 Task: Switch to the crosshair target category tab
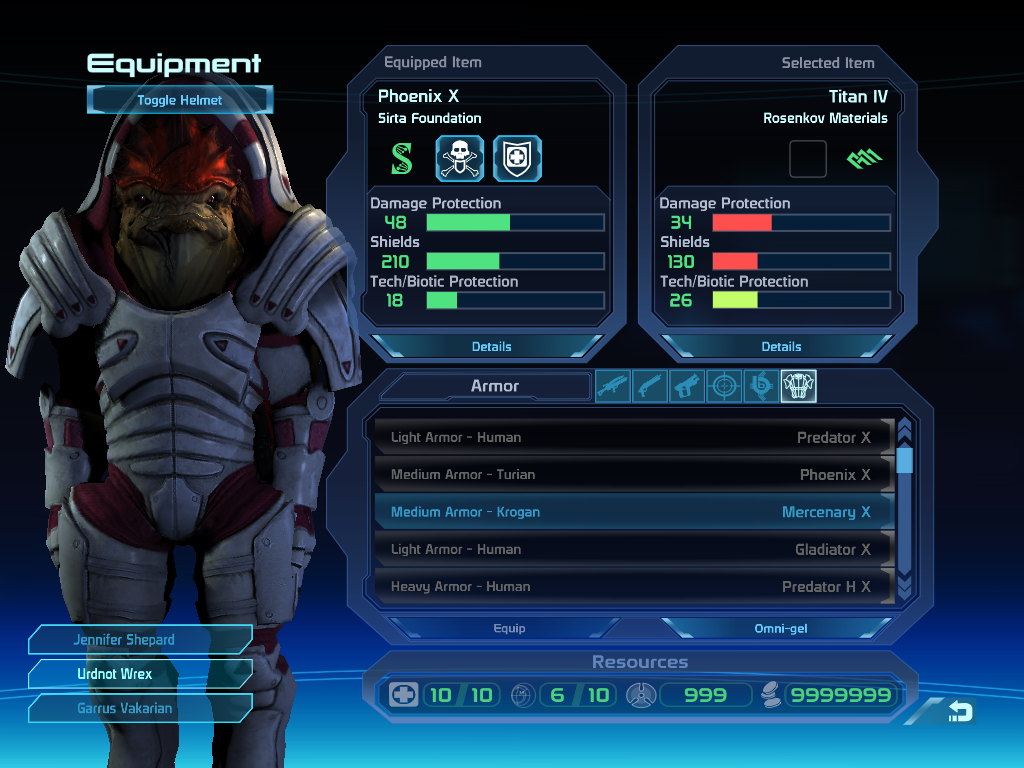[724, 386]
